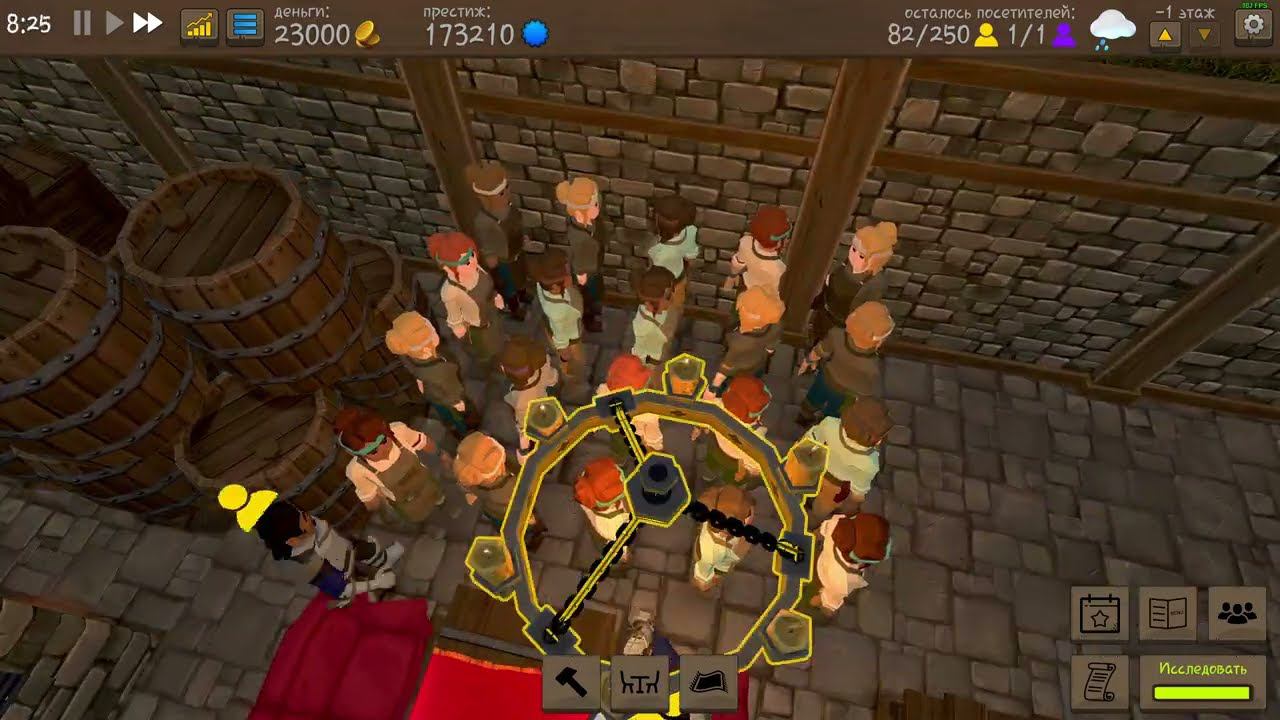Open the quest scroll panel
Viewport: 1280px width, 720px height.
[1098, 682]
